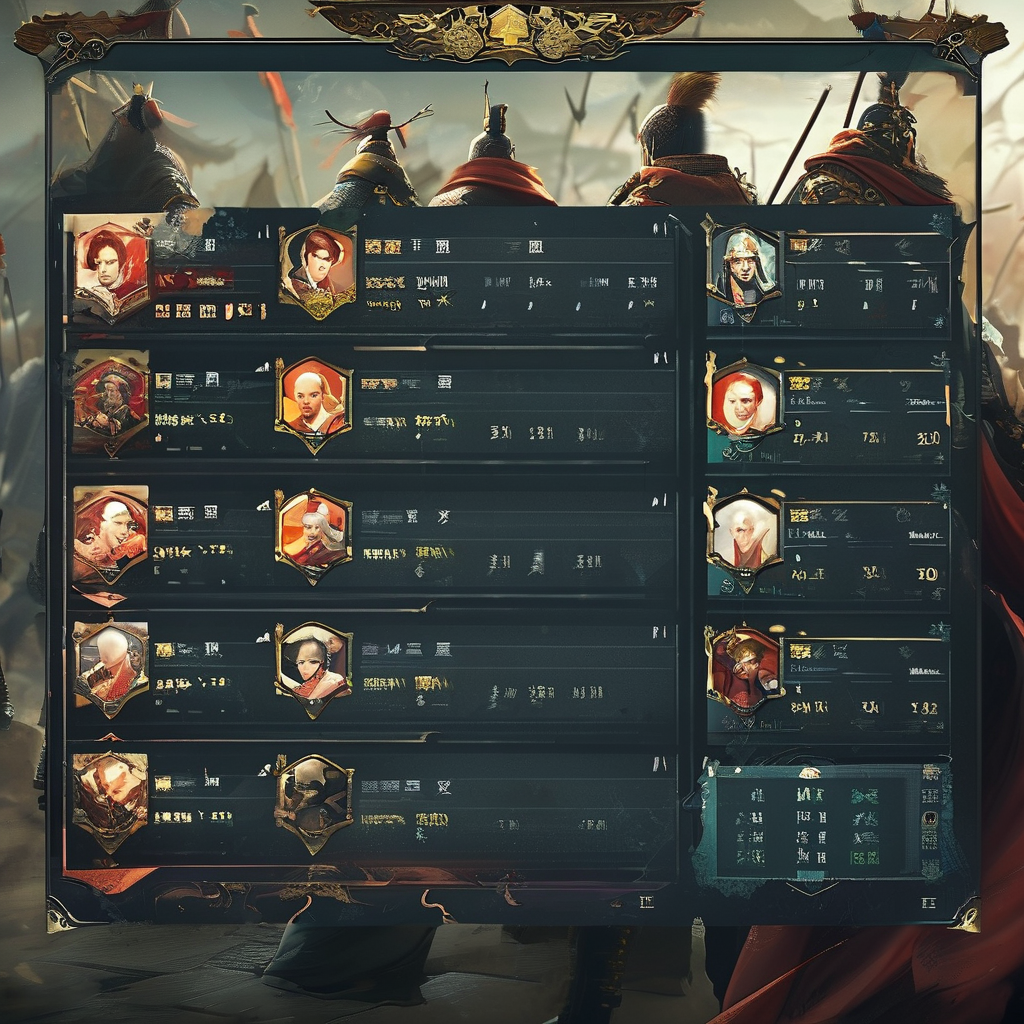The image size is (1024, 1024).
Task: Select the white-haired elder in red collar portrait
Action: coord(744,534)
